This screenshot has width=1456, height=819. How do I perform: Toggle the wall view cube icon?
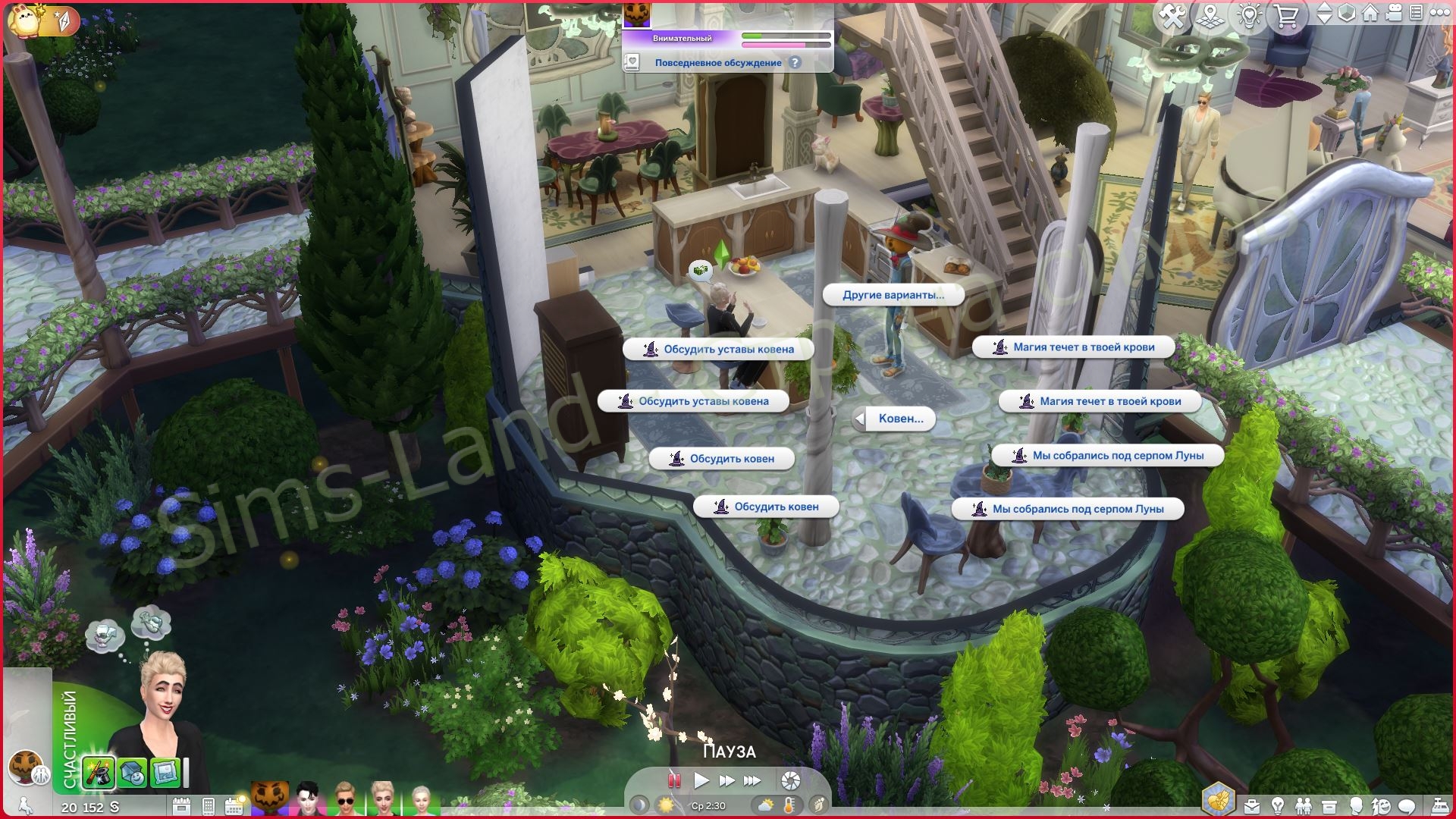(x=1347, y=14)
